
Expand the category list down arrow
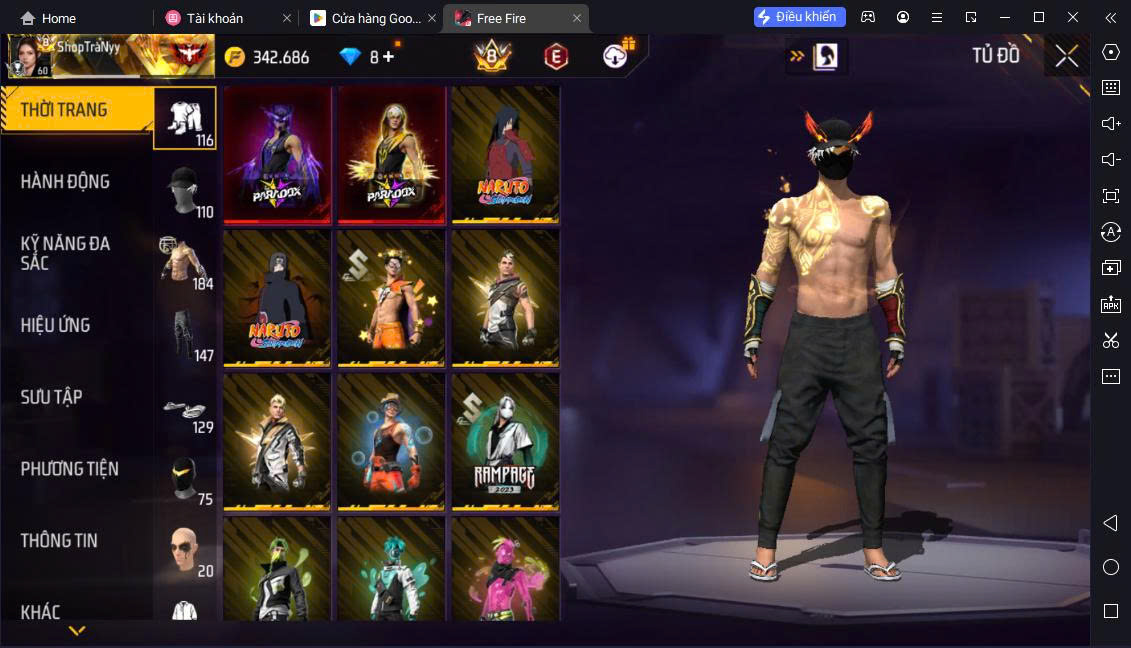pos(77,631)
